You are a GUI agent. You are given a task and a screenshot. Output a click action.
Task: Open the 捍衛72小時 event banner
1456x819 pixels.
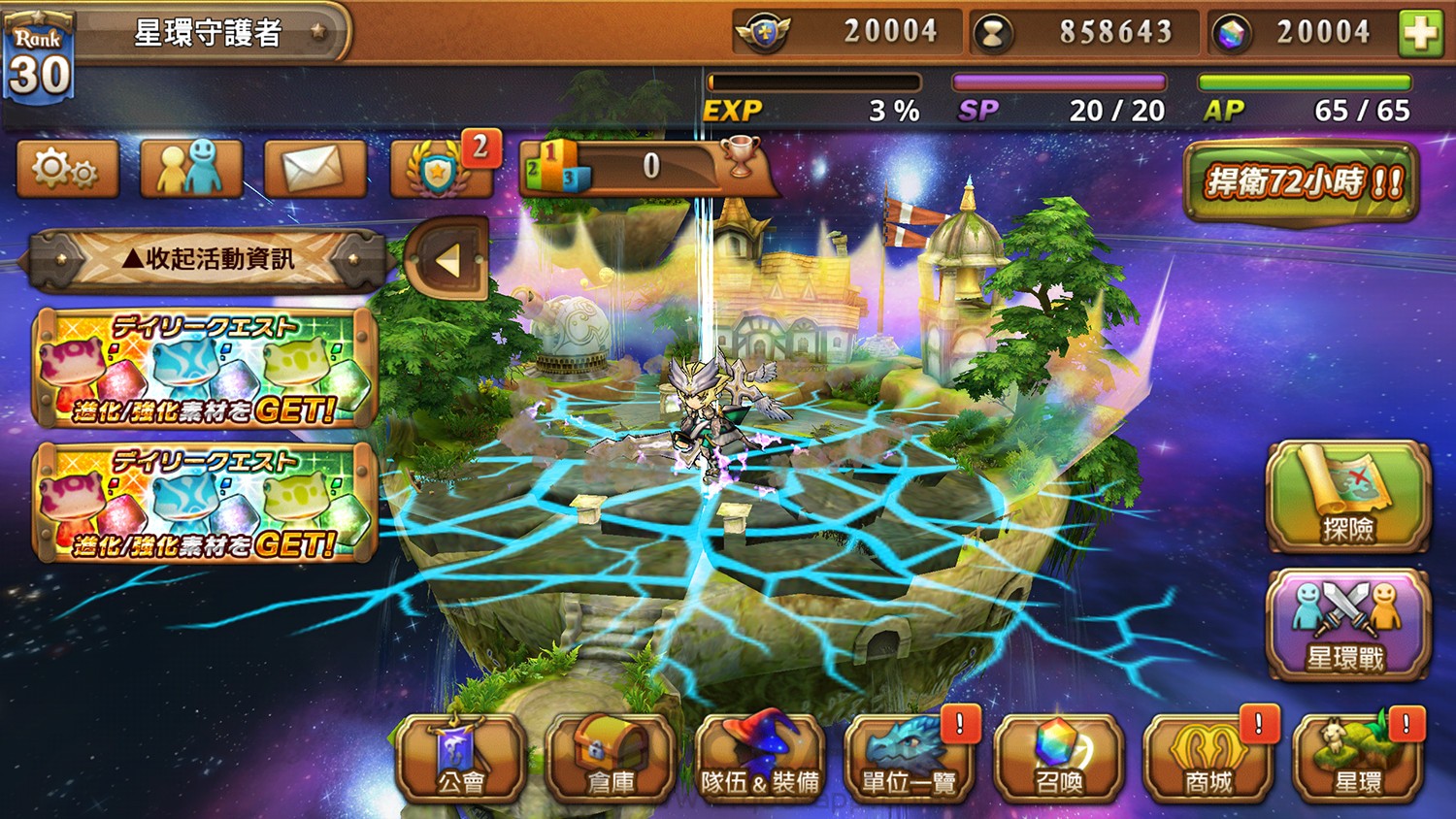pyautogui.click(x=1301, y=182)
